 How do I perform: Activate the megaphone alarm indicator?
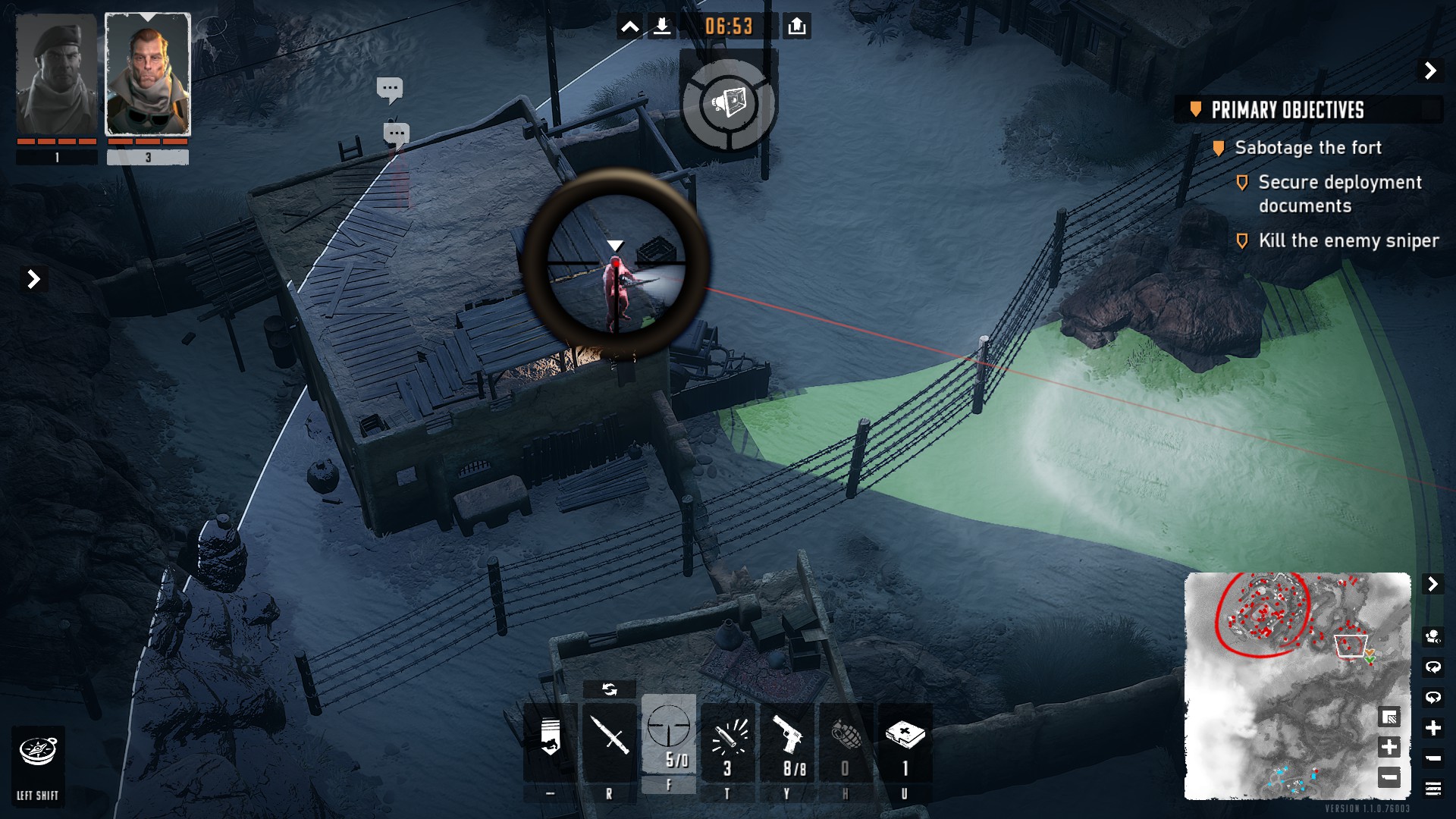(729, 102)
